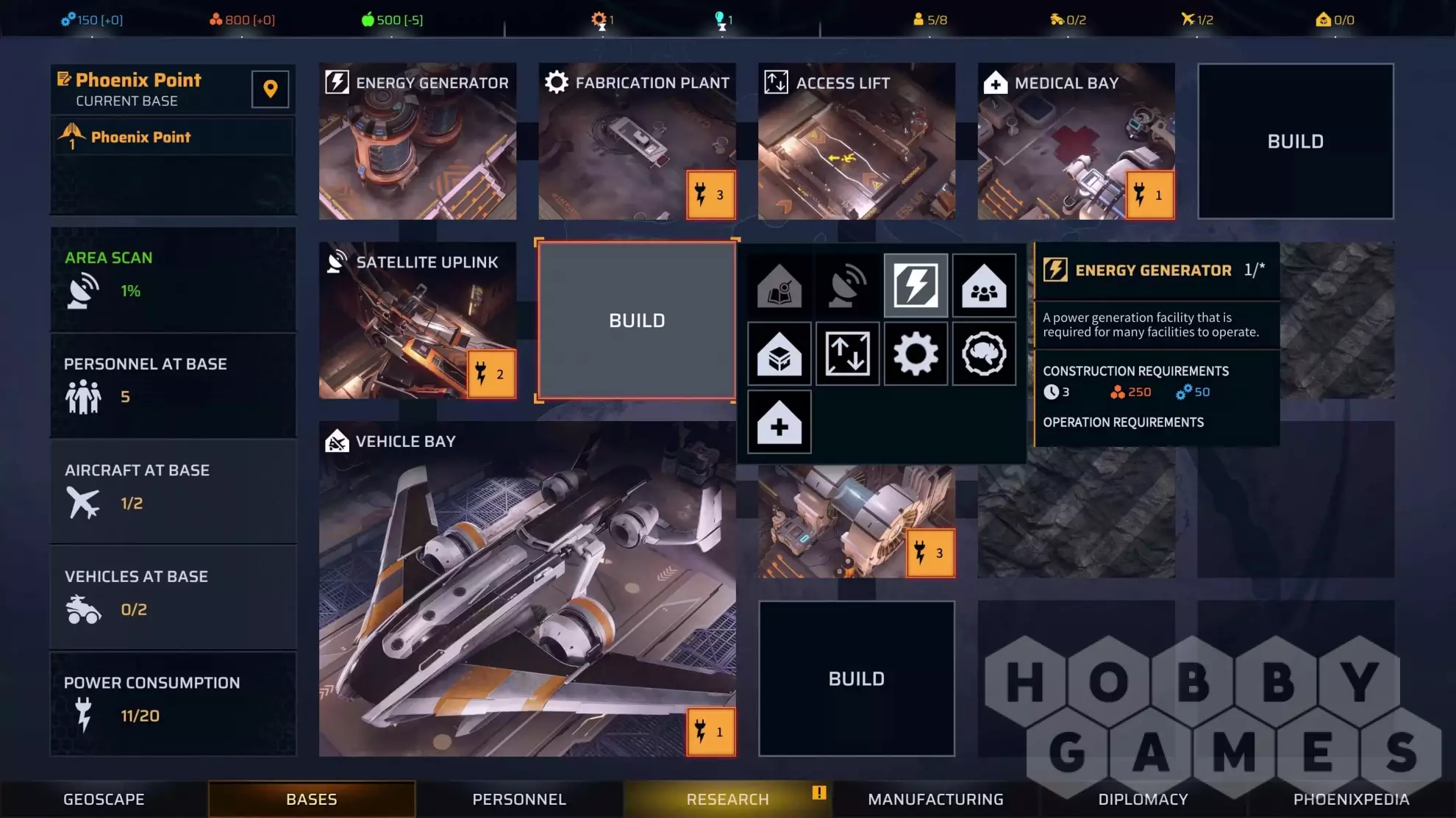Open the Phoenixpedia tab
Screen dimensions: 1456x818
pyautogui.click(x=1351, y=799)
